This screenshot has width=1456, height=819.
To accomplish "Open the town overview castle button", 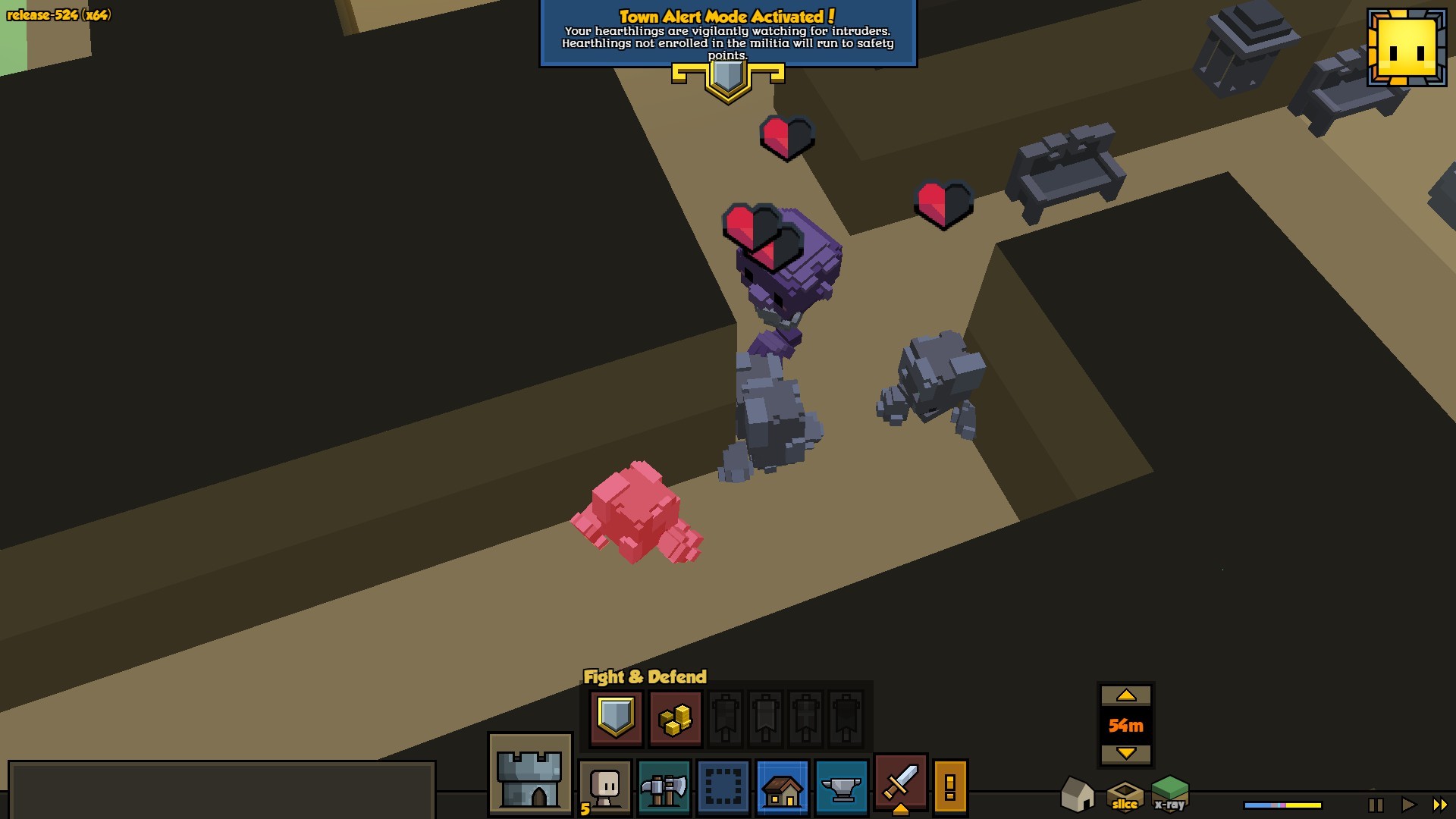I will [529, 774].
